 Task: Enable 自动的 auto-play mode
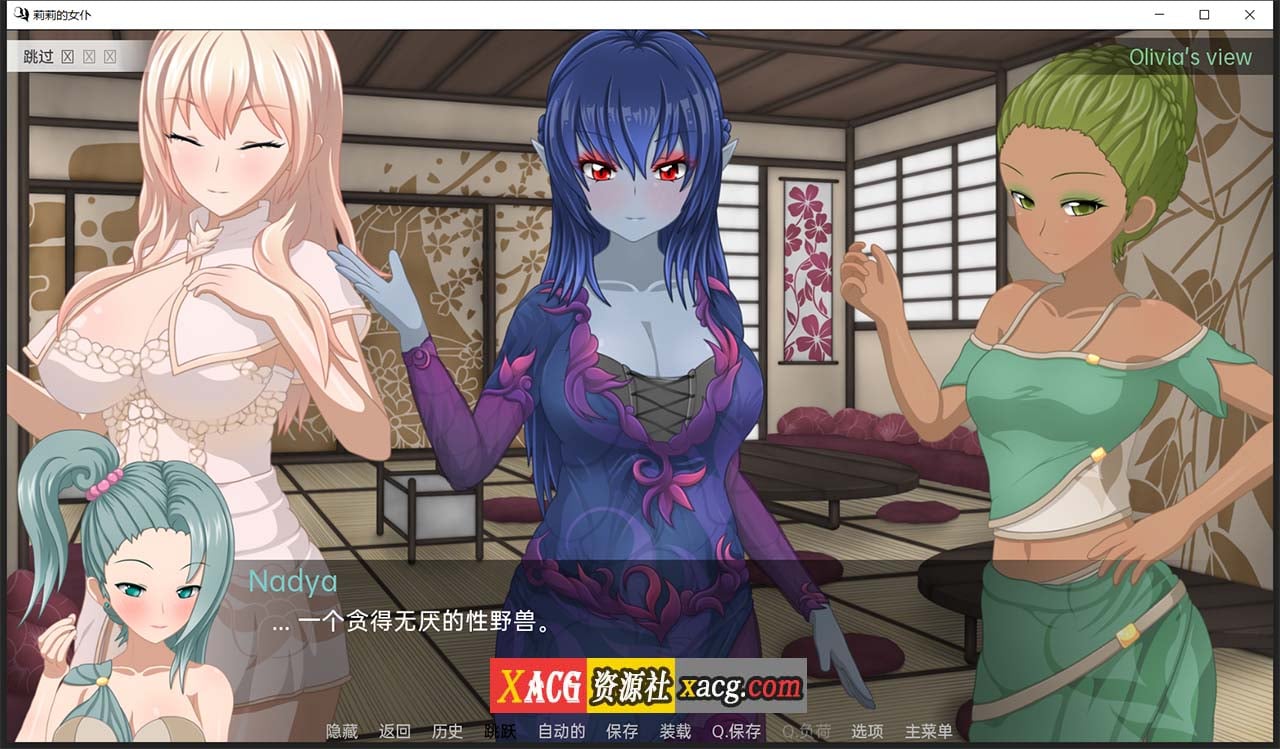(560, 731)
